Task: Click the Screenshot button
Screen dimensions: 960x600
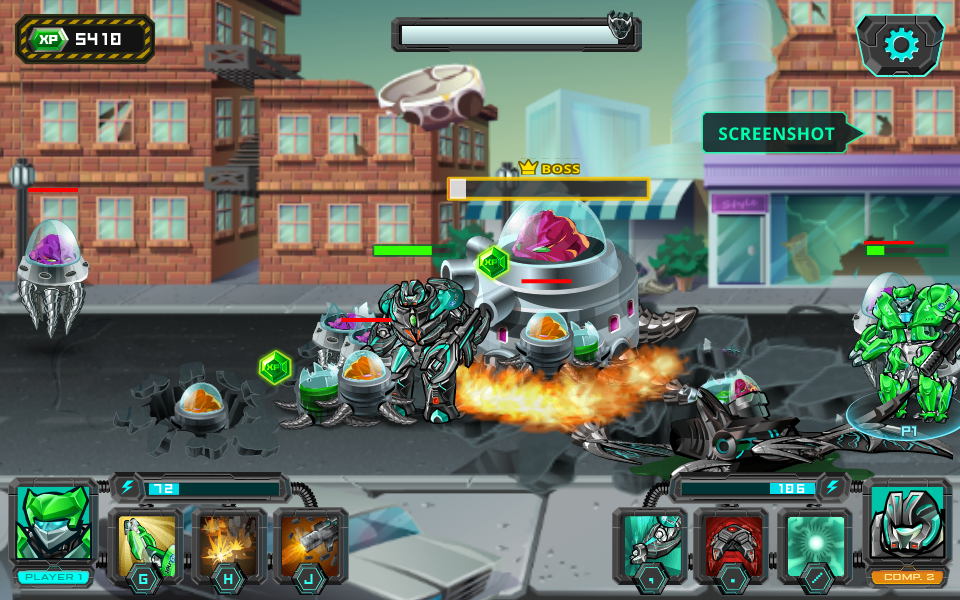Action: pos(778,134)
